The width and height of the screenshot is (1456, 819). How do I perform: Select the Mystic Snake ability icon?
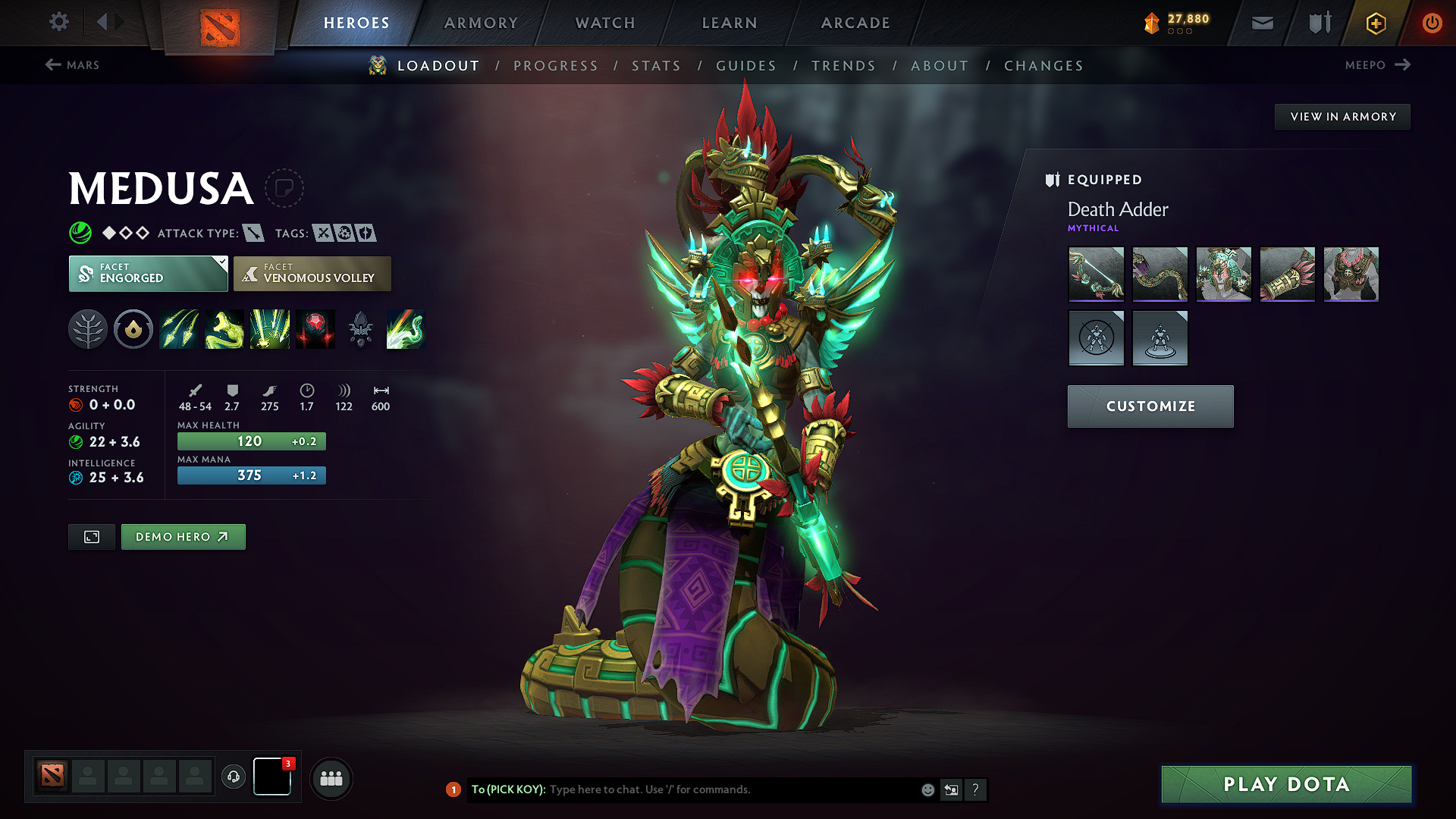pos(224,329)
